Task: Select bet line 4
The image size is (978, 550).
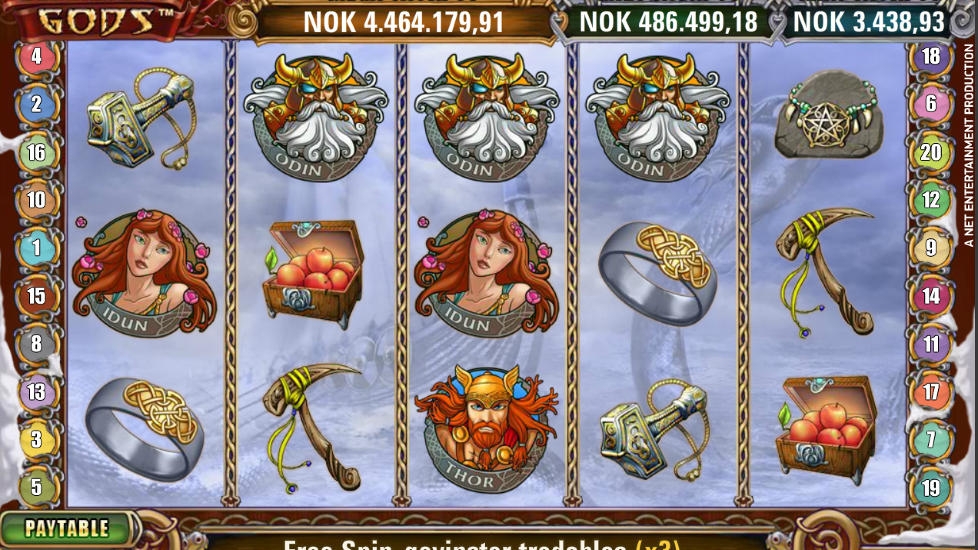Action: tap(36, 56)
